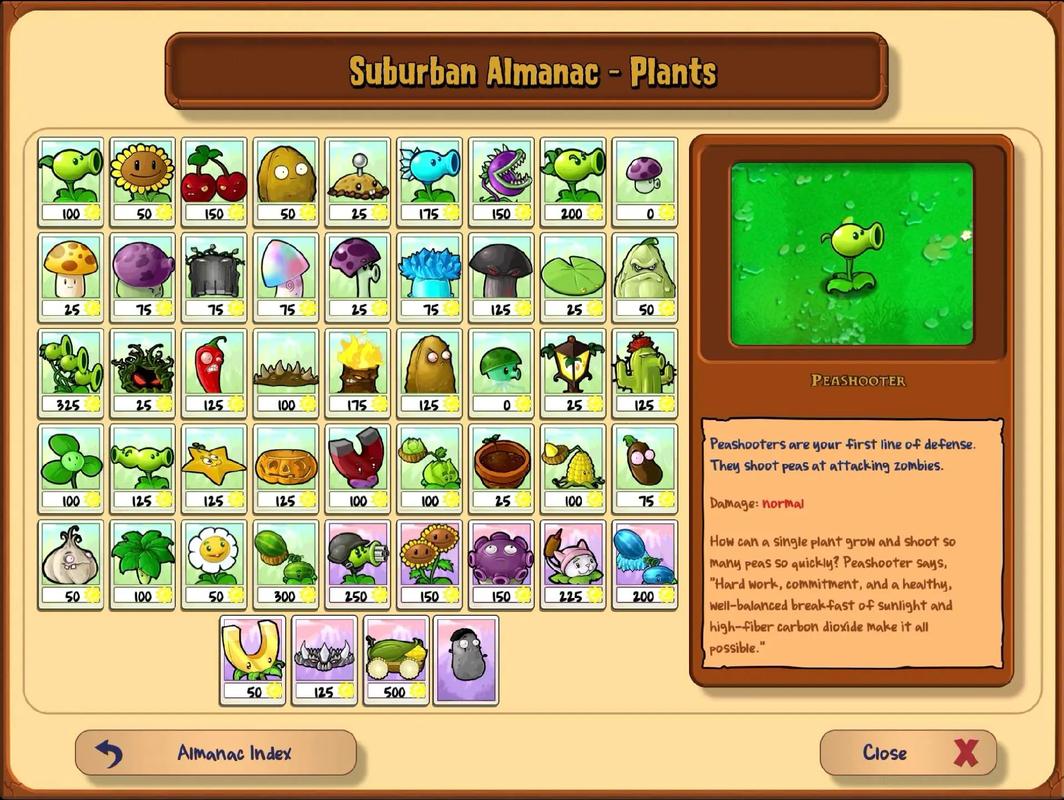Viewport: 1064px width, 800px height.
Task: Choose the Marigold card
Action: tap(214, 564)
